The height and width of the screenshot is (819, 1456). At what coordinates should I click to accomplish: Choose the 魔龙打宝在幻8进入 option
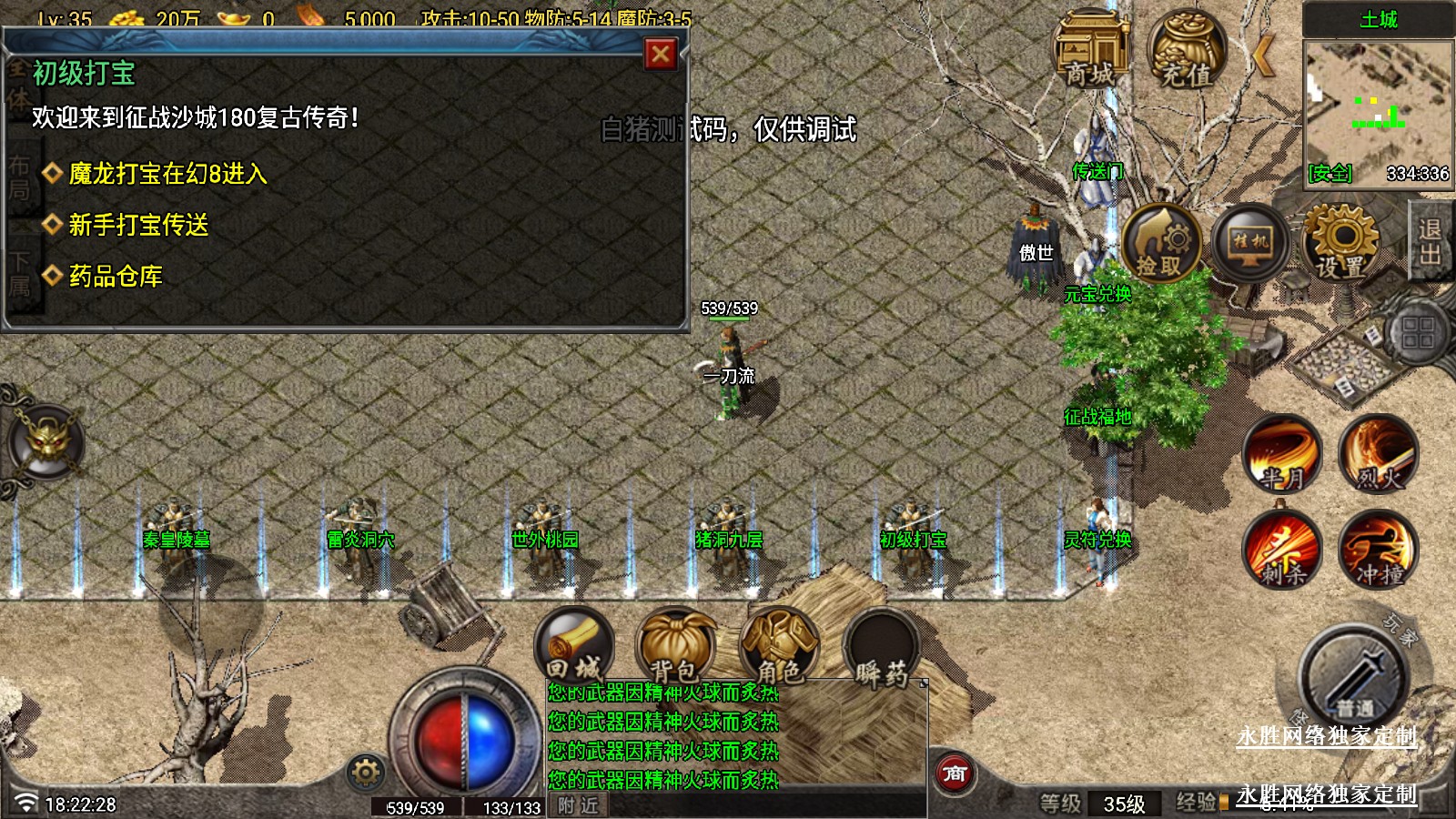pyautogui.click(x=167, y=173)
